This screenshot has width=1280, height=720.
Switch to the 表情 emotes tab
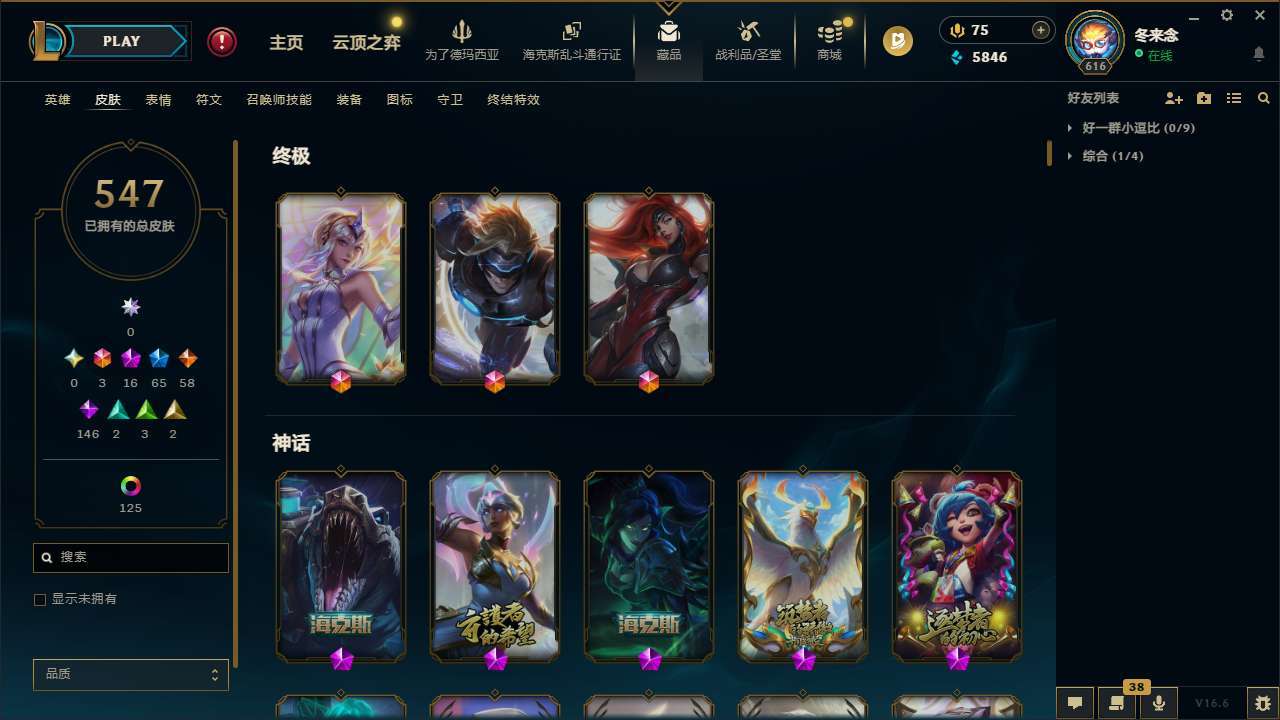tap(157, 100)
